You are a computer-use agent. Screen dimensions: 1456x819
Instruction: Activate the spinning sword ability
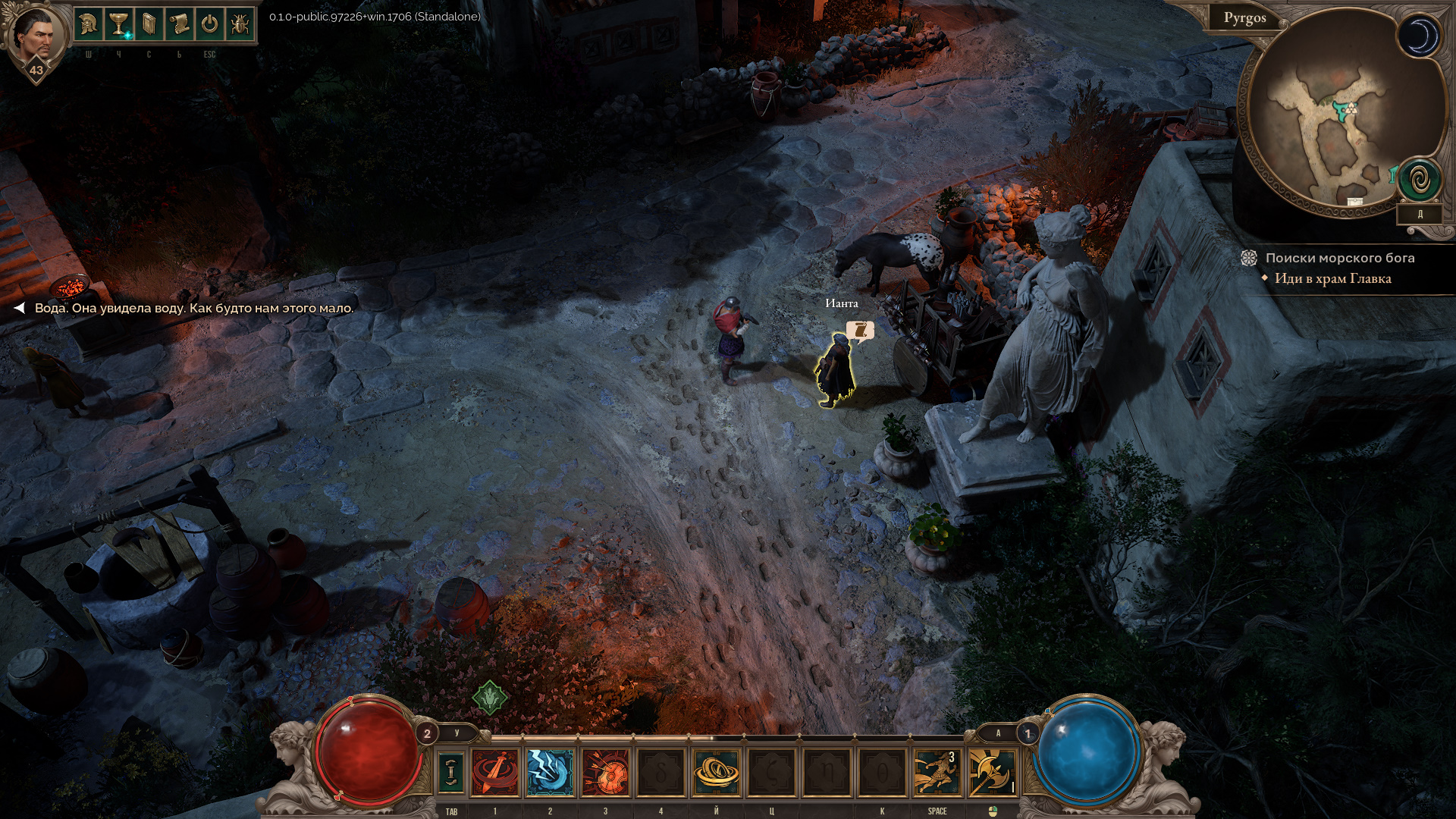pyautogui.click(x=495, y=772)
